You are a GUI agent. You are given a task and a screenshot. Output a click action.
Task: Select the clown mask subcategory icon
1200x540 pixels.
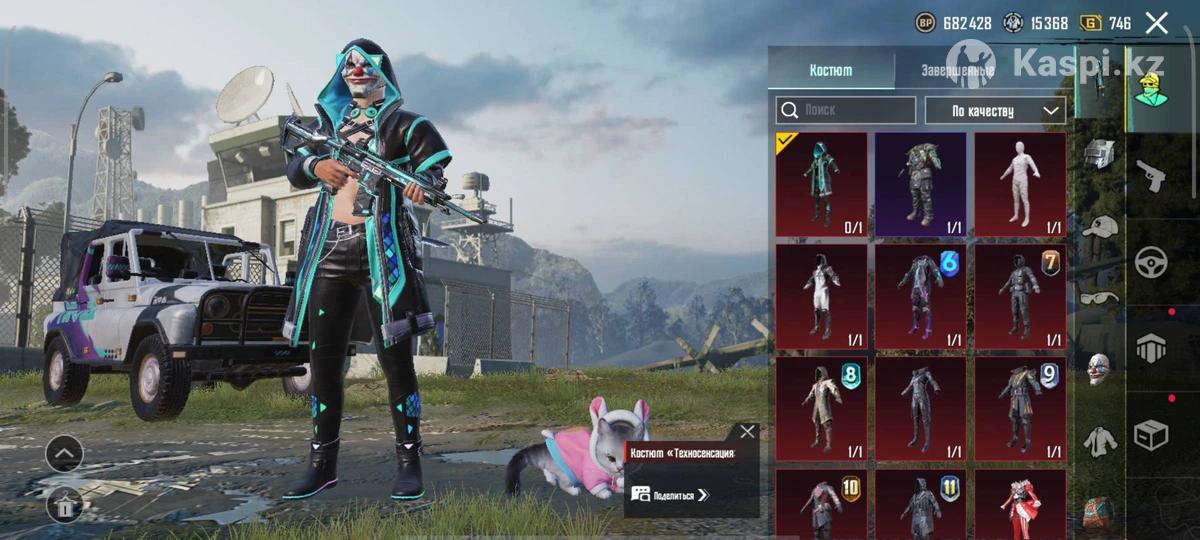[x=1098, y=368]
